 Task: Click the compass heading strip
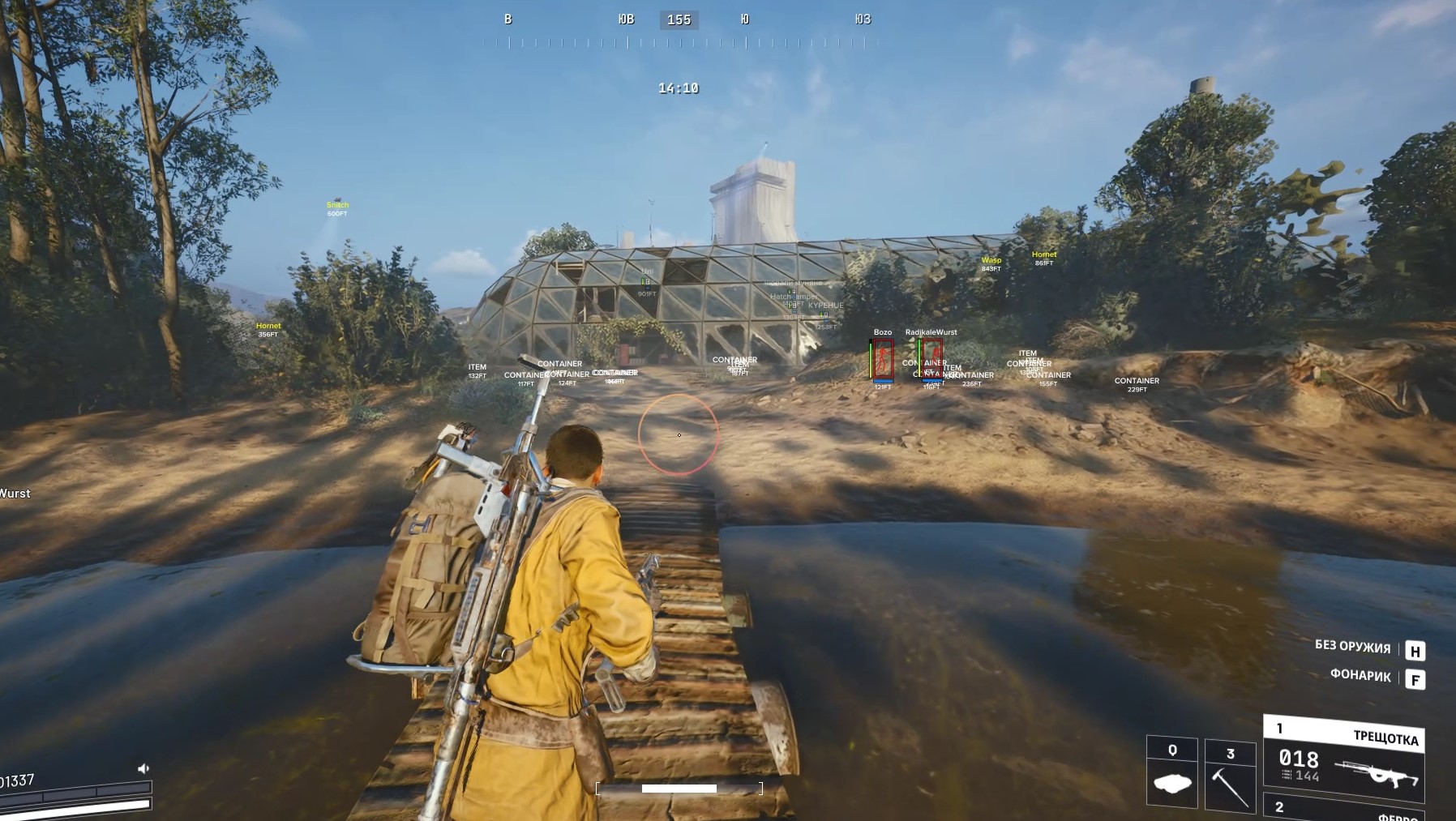point(679,30)
